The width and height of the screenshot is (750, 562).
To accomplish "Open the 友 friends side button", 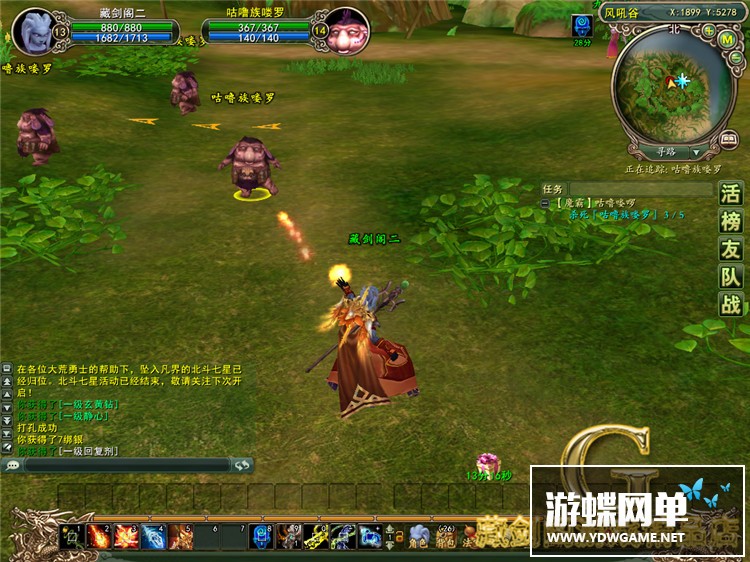I will pyautogui.click(x=731, y=250).
